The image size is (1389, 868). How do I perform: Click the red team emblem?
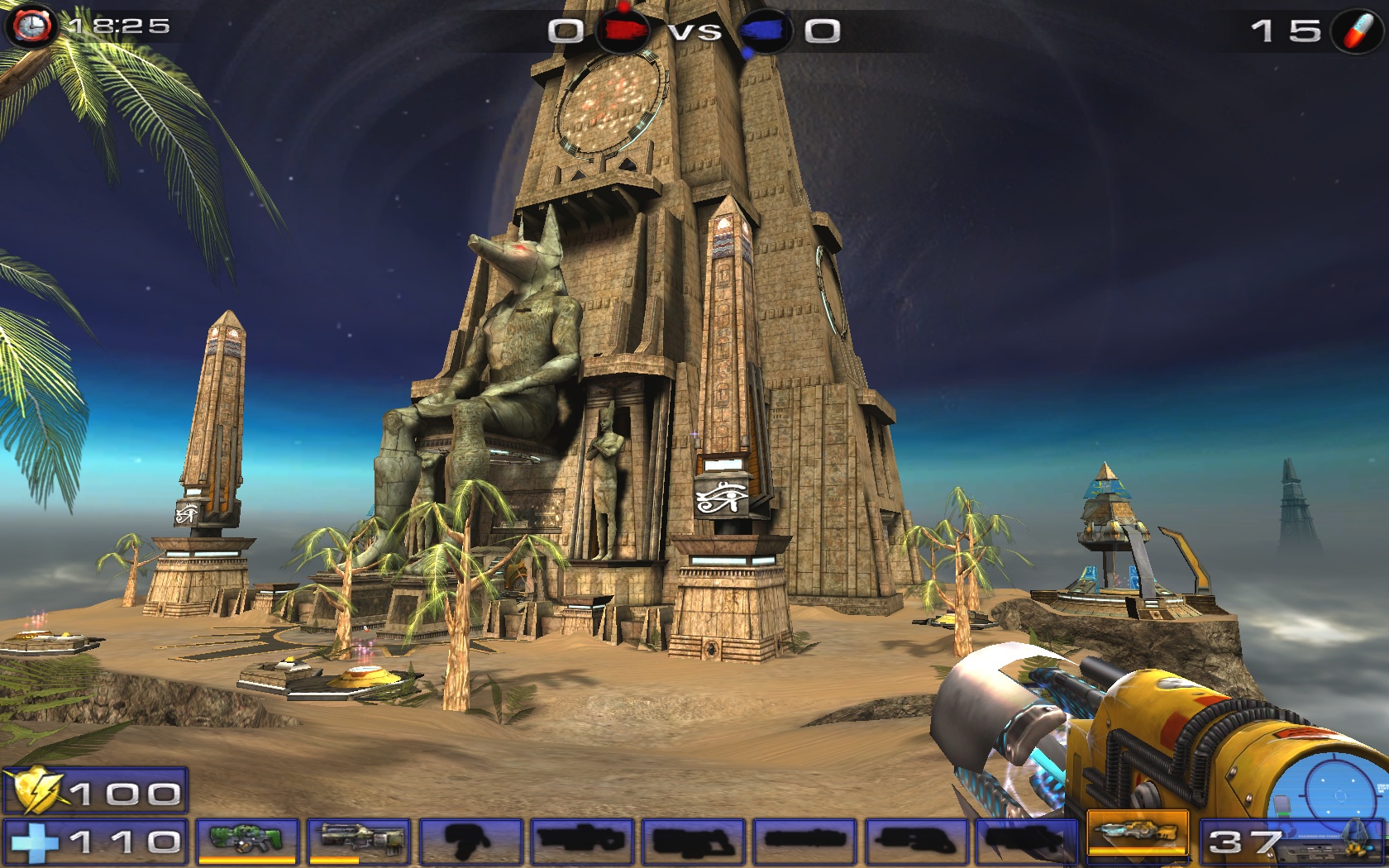point(623,31)
